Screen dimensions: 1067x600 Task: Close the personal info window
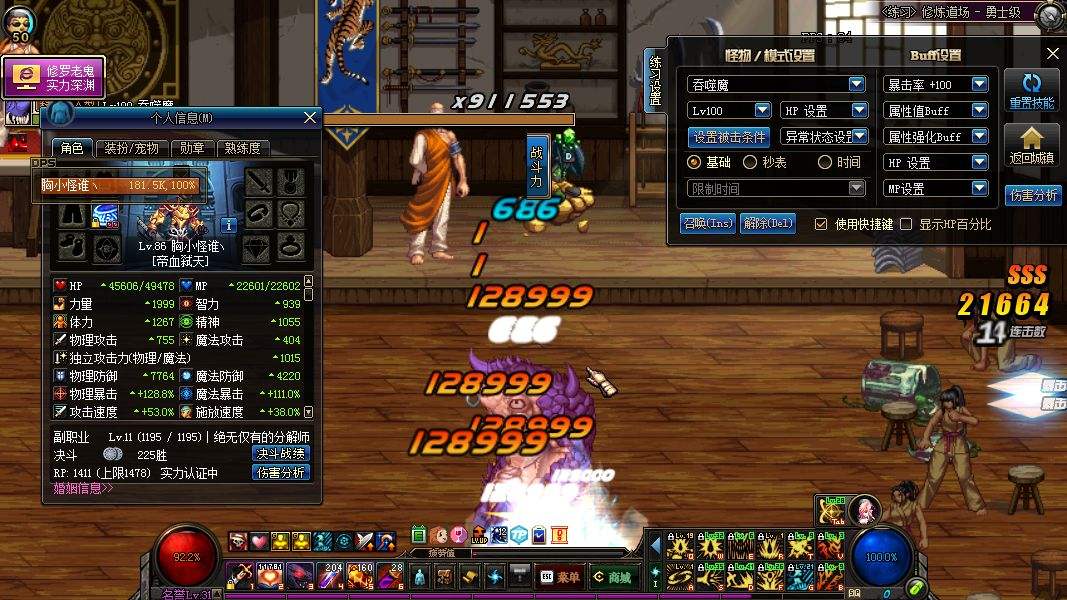(x=310, y=118)
